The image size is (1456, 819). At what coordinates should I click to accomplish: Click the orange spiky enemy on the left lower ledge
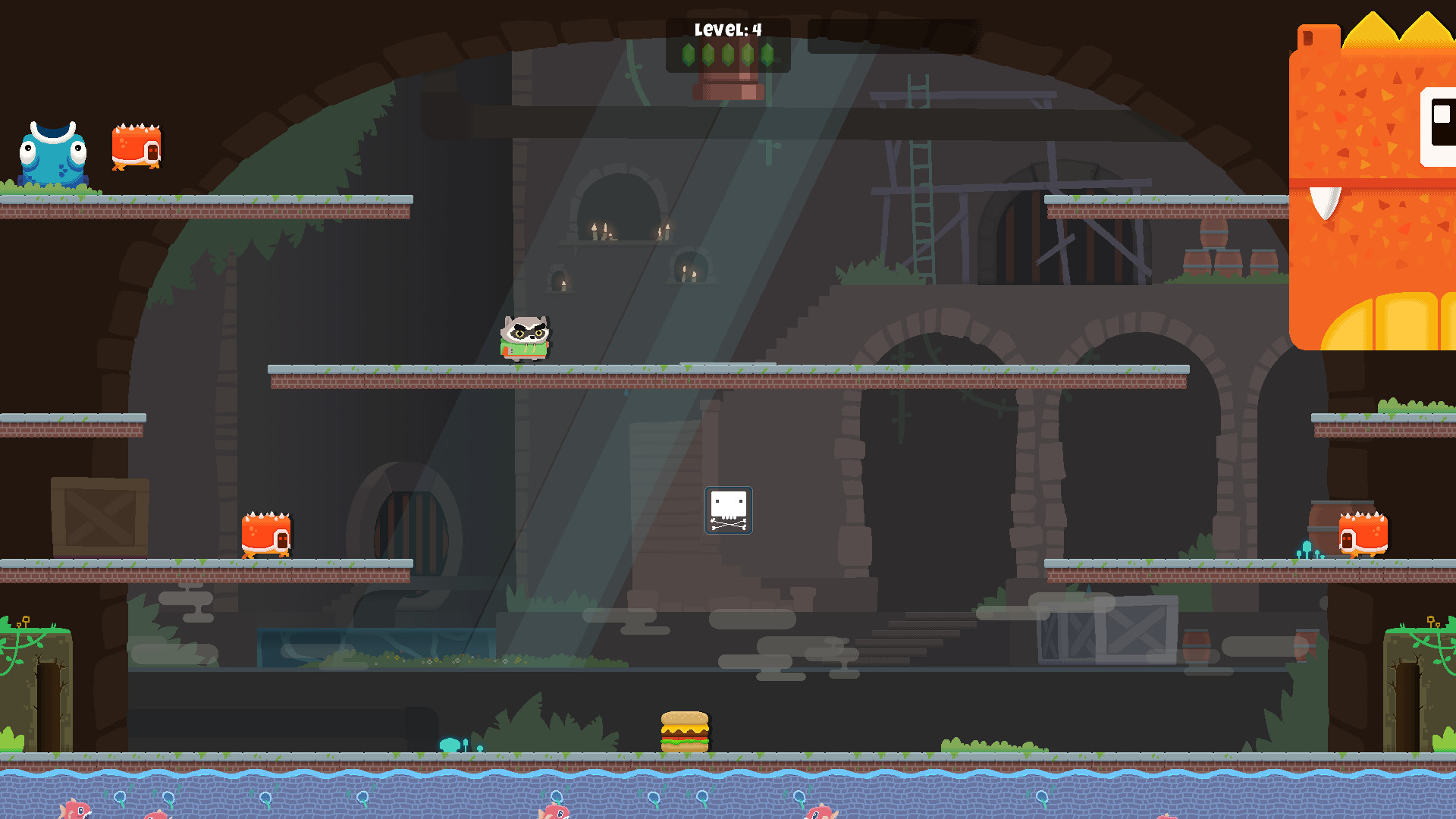[x=265, y=535]
